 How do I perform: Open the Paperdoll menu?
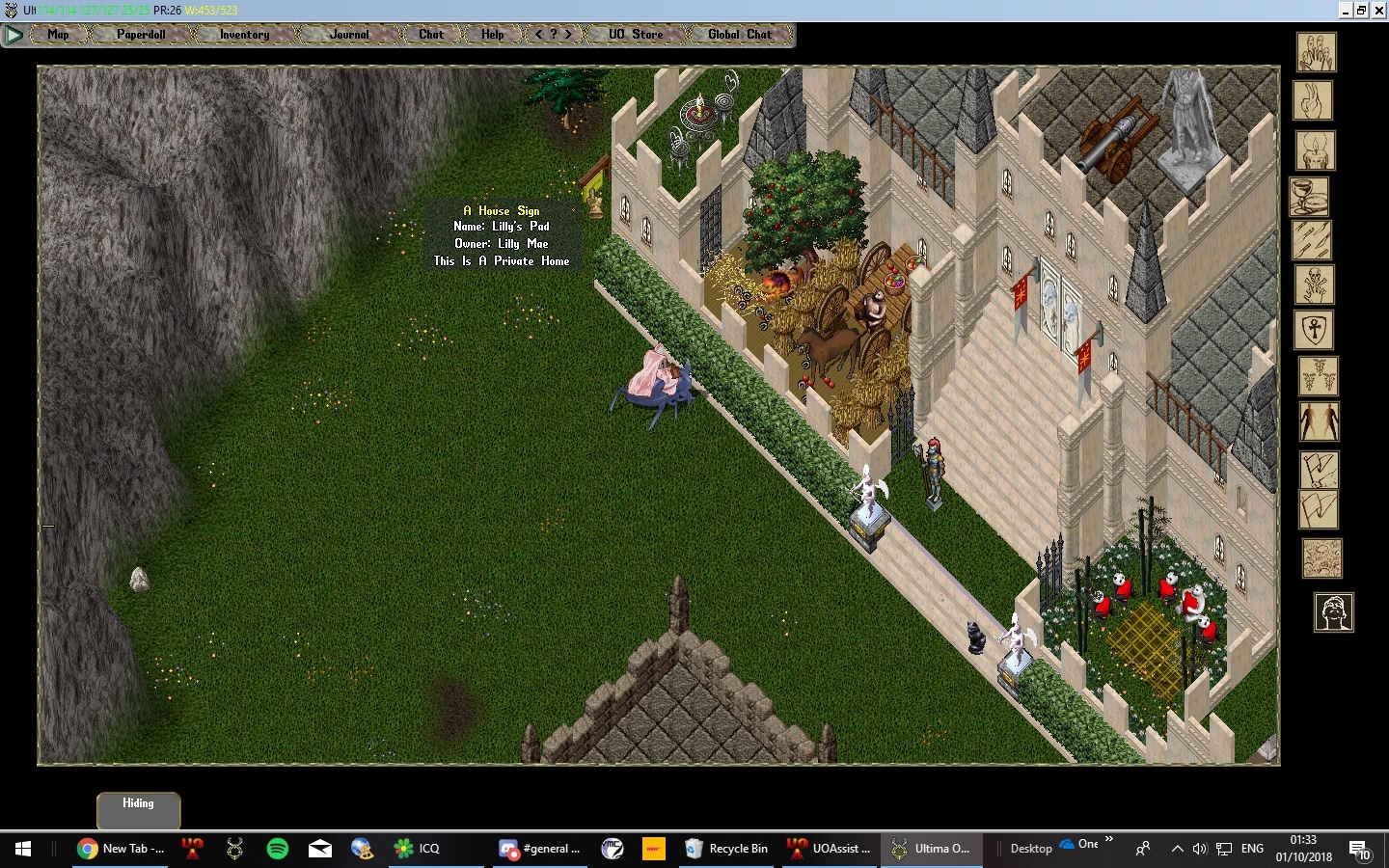(141, 35)
